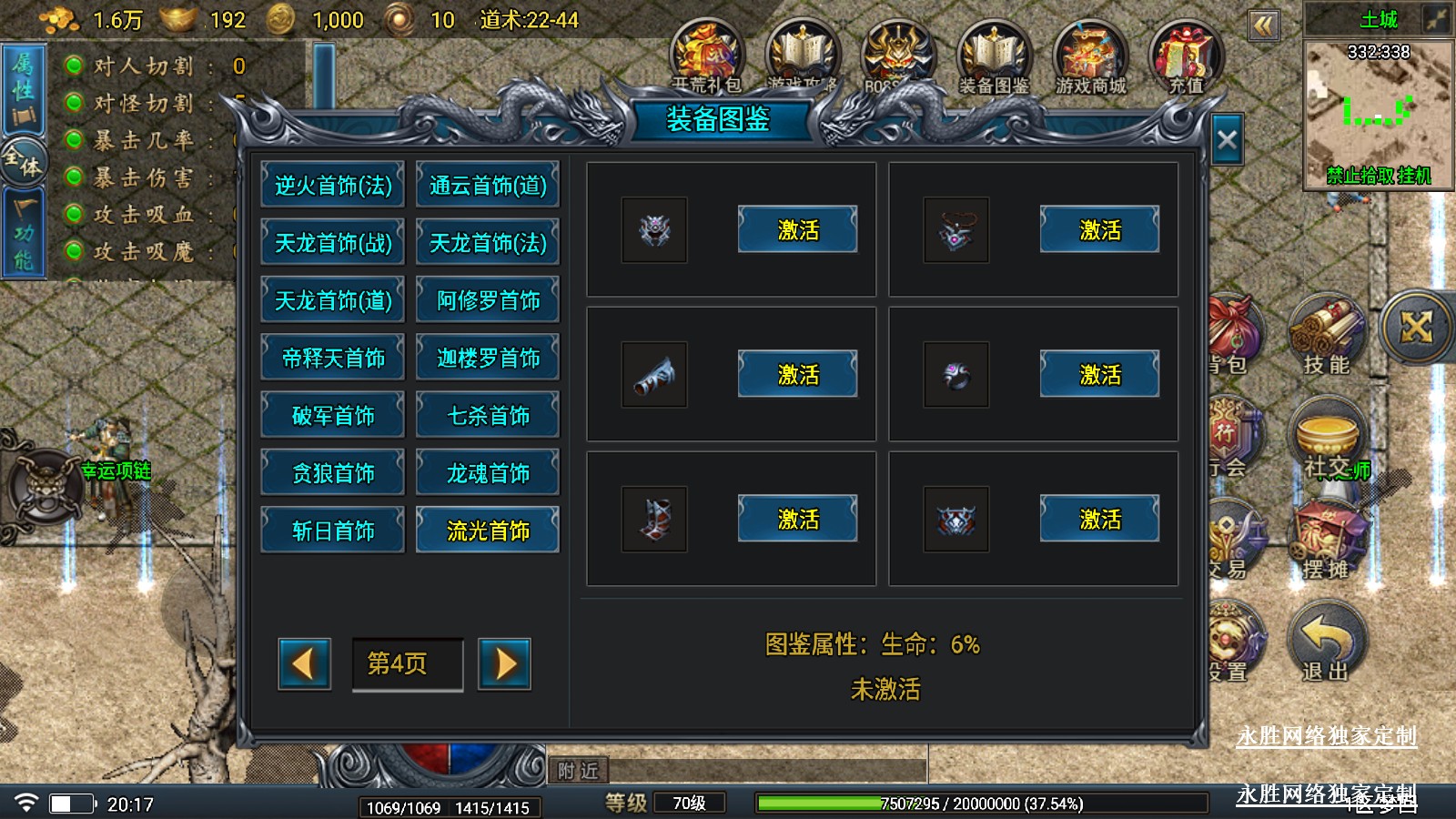Screen dimensions: 1456x819
Task: Go to the next codex page
Action: pyautogui.click(x=505, y=663)
